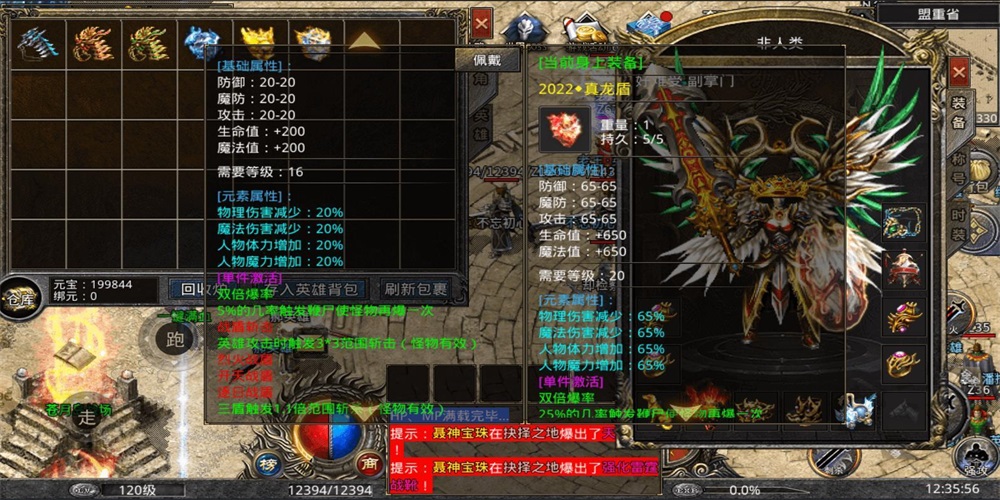Open the 仓库 warehouse
This screenshot has width=1000, height=500.
tap(19, 299)
